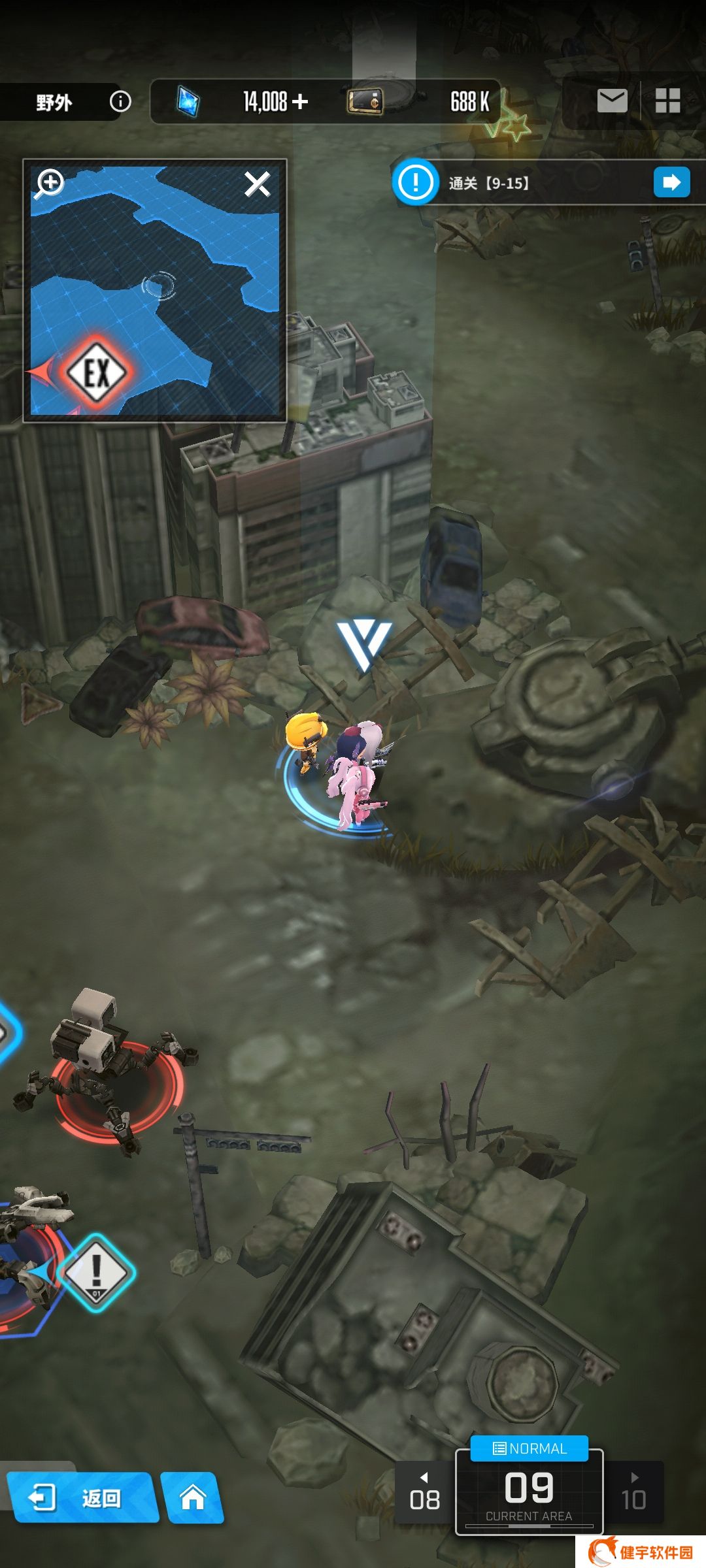Go to the 通关【9-15】 mission via arrow
706x1568 pixels.
point(671,182)
